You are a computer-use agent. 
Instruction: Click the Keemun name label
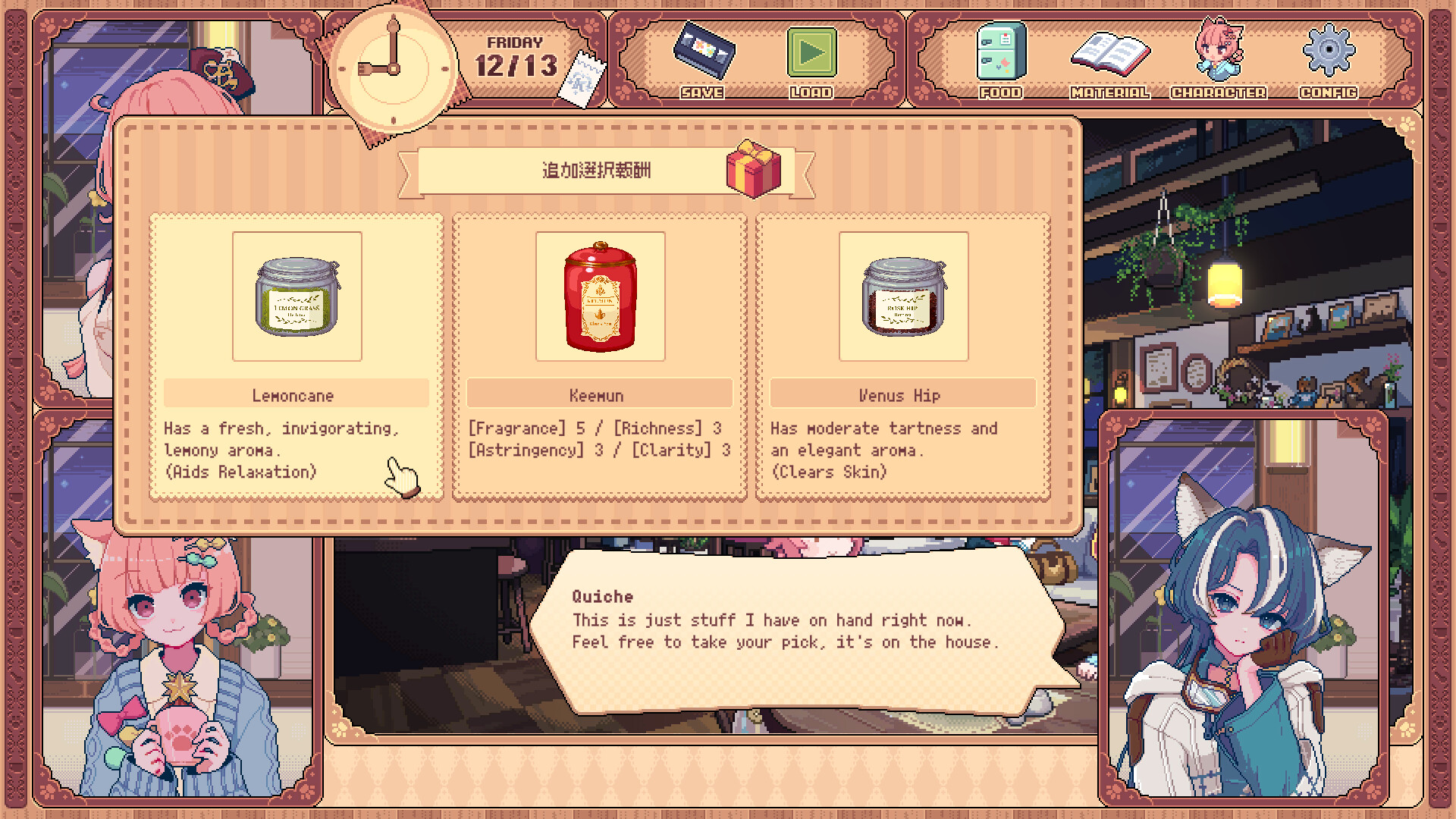pyautogui.click(x=600, y=395)
